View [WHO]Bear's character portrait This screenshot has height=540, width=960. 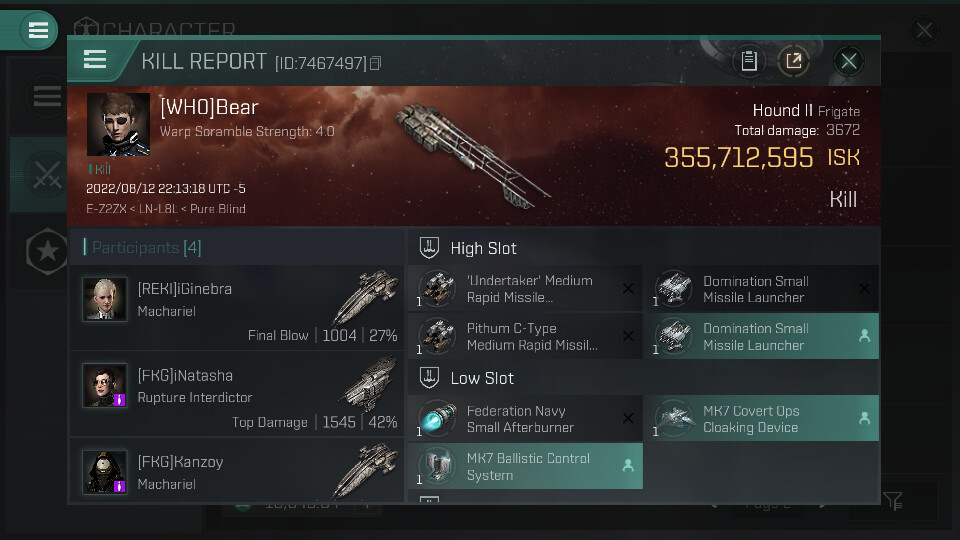pyautogui.click(x=118, y=125)
